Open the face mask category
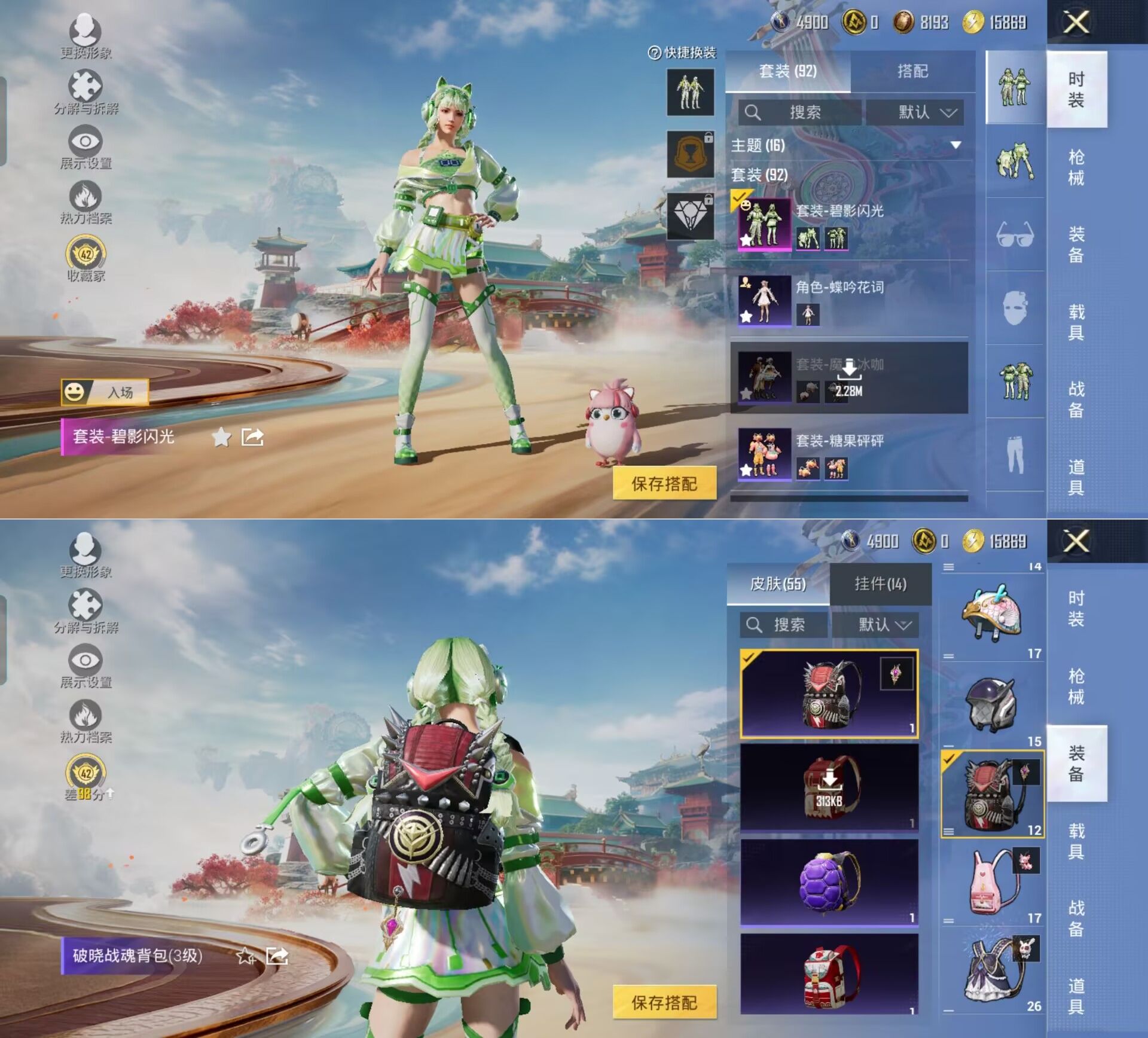Screen dimensions: 1148x1038 pos(1015,308)
